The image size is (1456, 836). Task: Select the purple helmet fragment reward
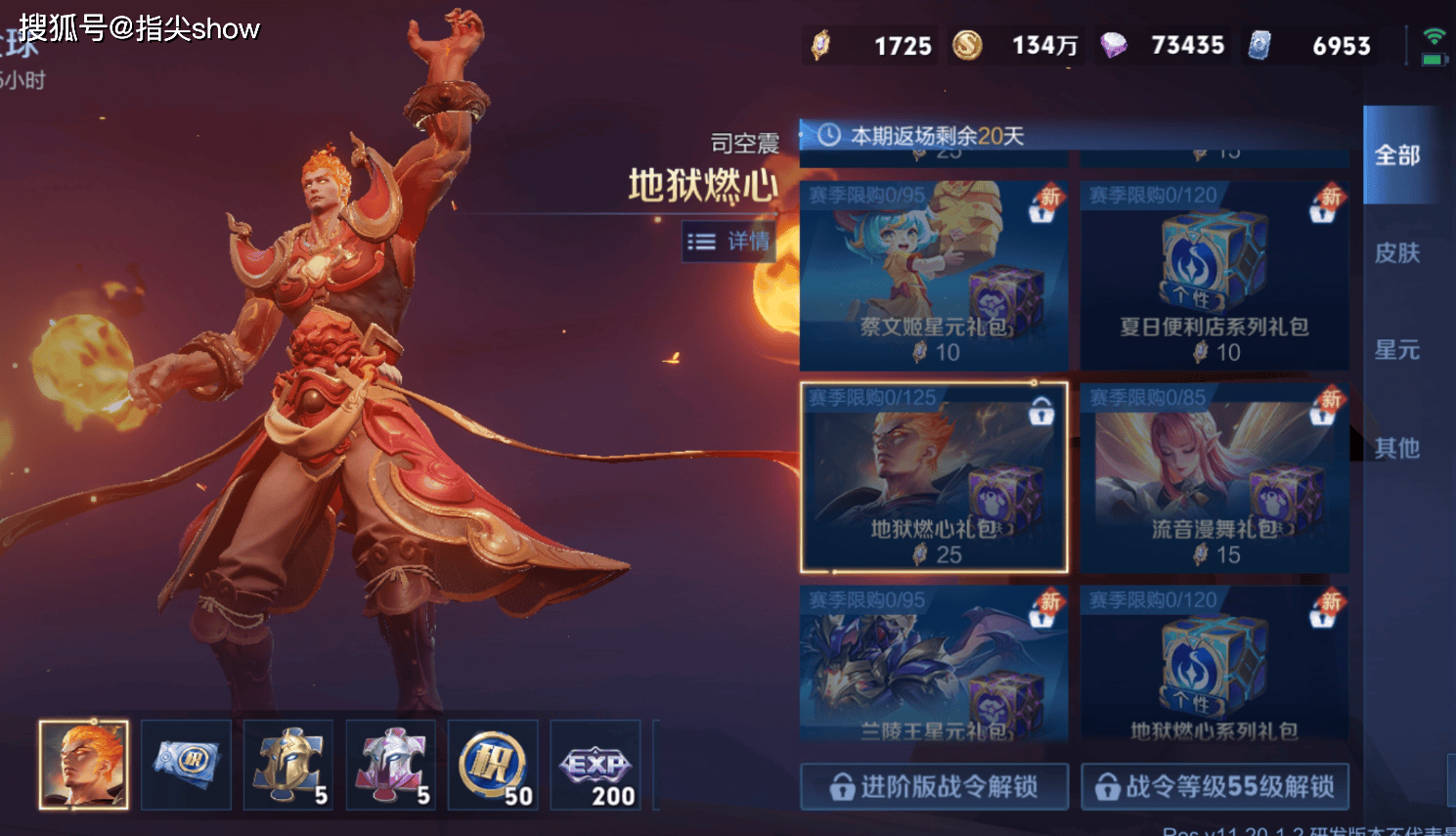point(390,765)
